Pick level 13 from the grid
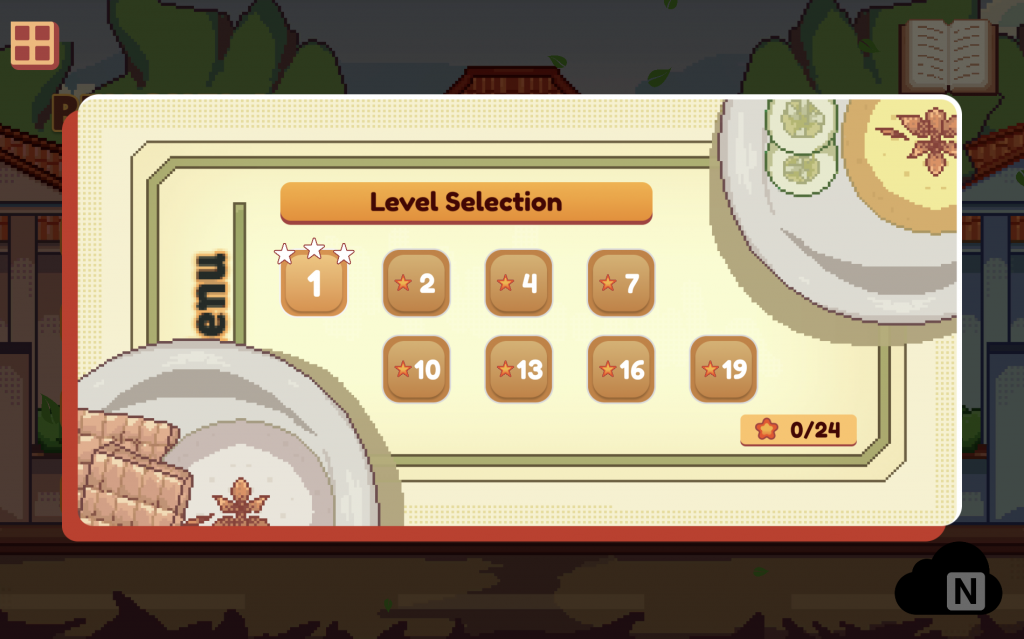 point(518,370)
